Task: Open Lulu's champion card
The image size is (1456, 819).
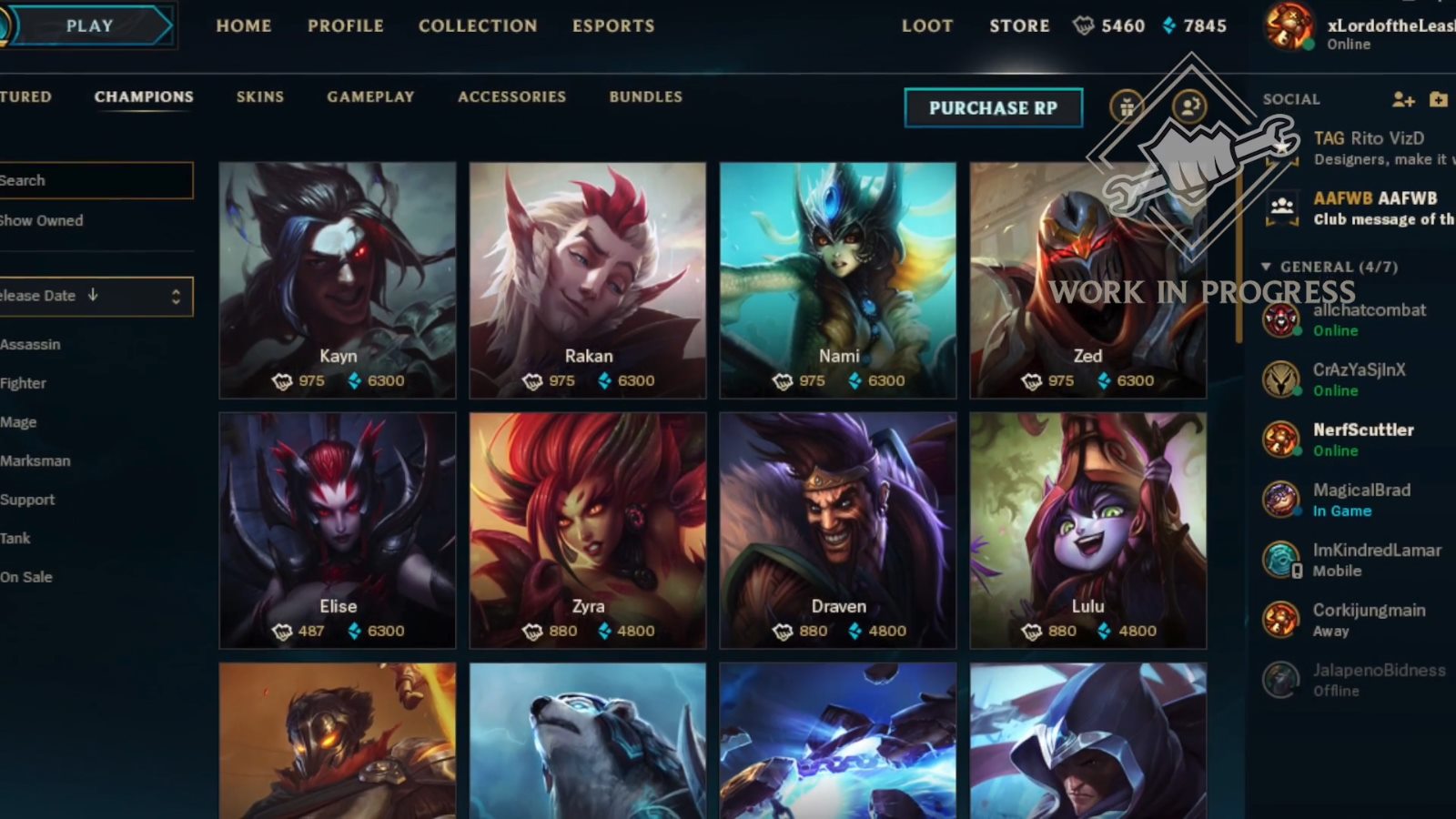Action: click(1087, 530)
